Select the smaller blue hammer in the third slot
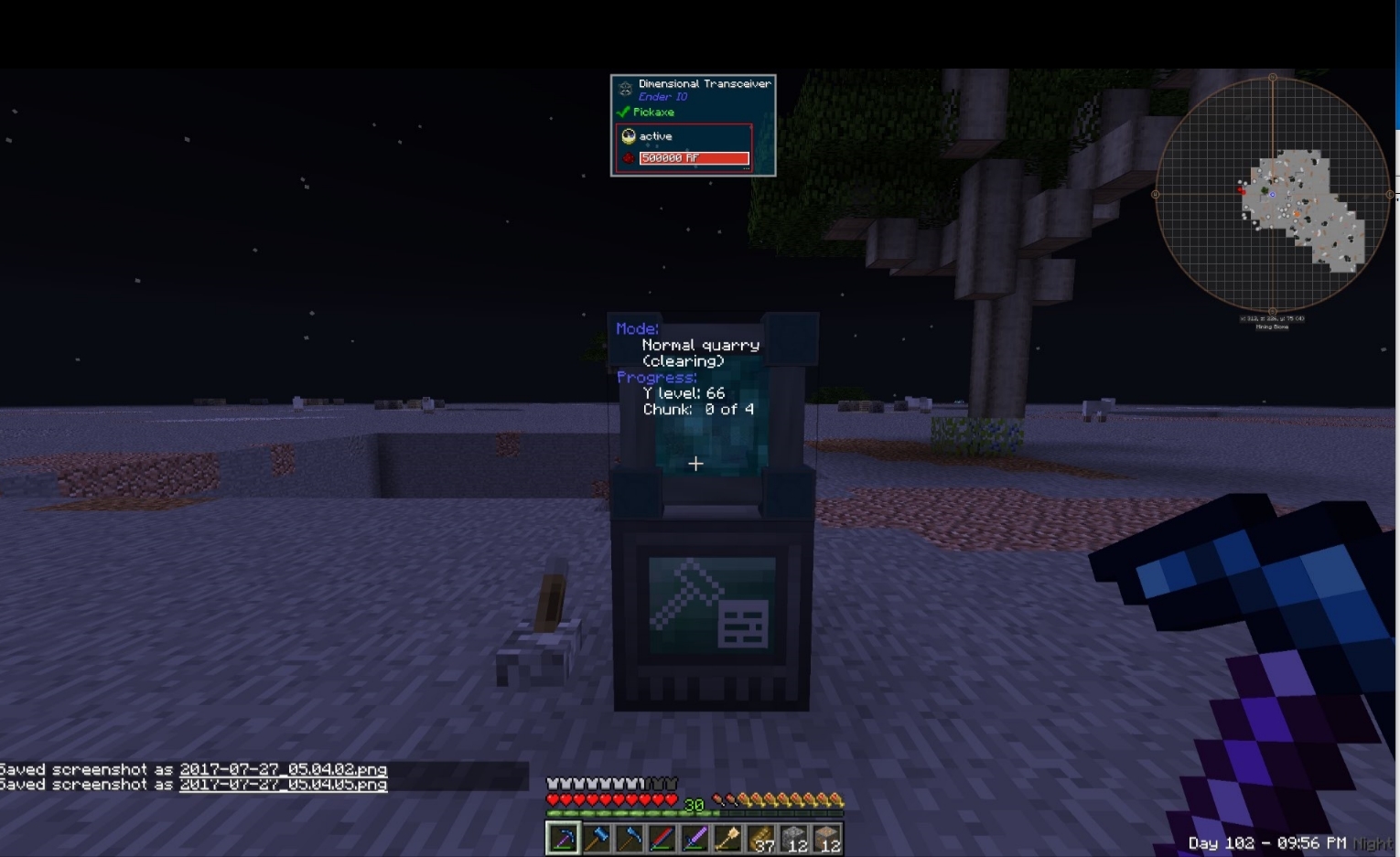 point(628,837)
